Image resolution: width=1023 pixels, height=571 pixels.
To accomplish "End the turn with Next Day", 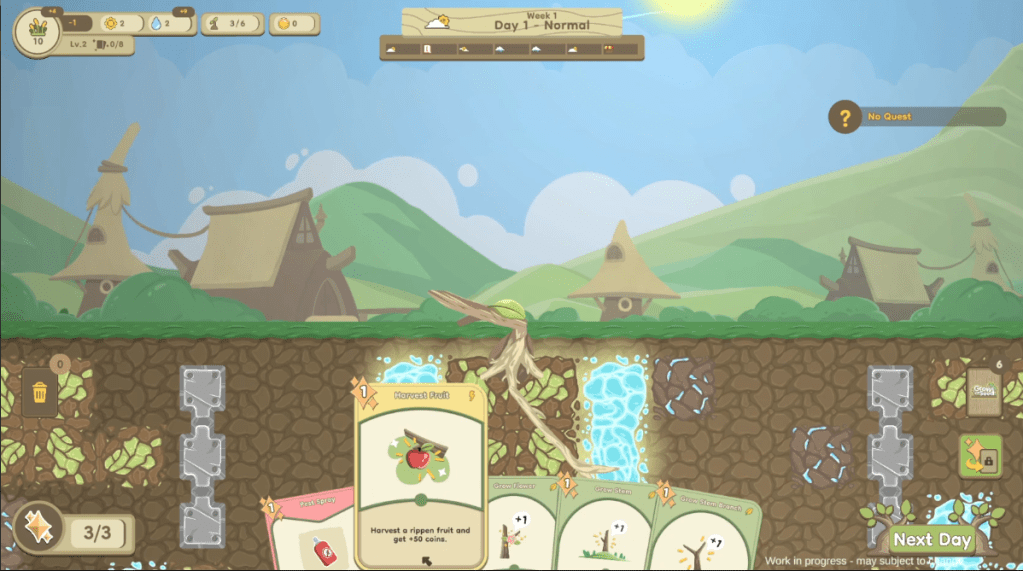I will point(932,539).
